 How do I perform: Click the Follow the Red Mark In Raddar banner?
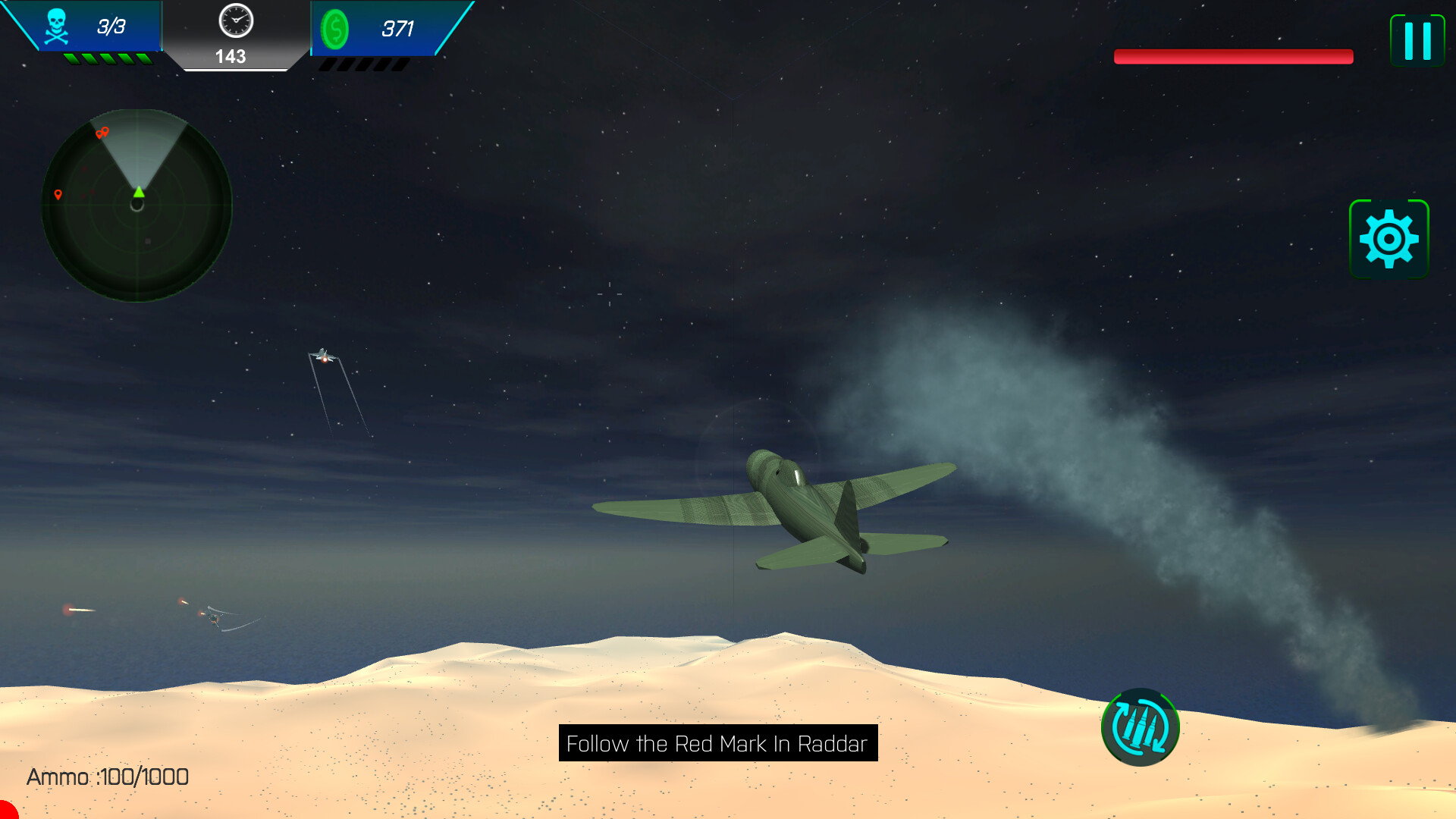click(716, 743)
